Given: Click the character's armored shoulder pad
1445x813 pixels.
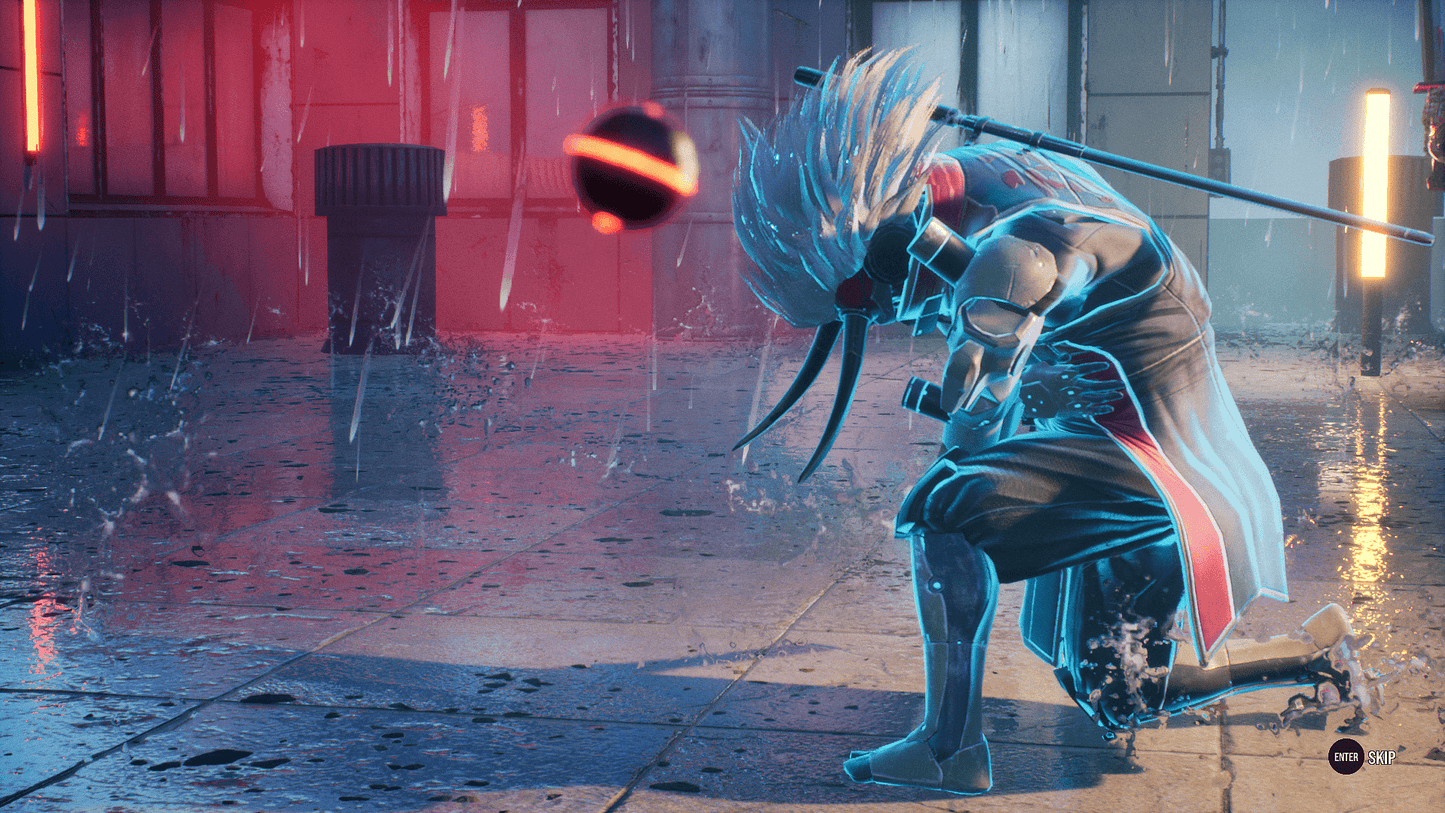Looking at the screenshot, I should click(x=1010, y=270).
